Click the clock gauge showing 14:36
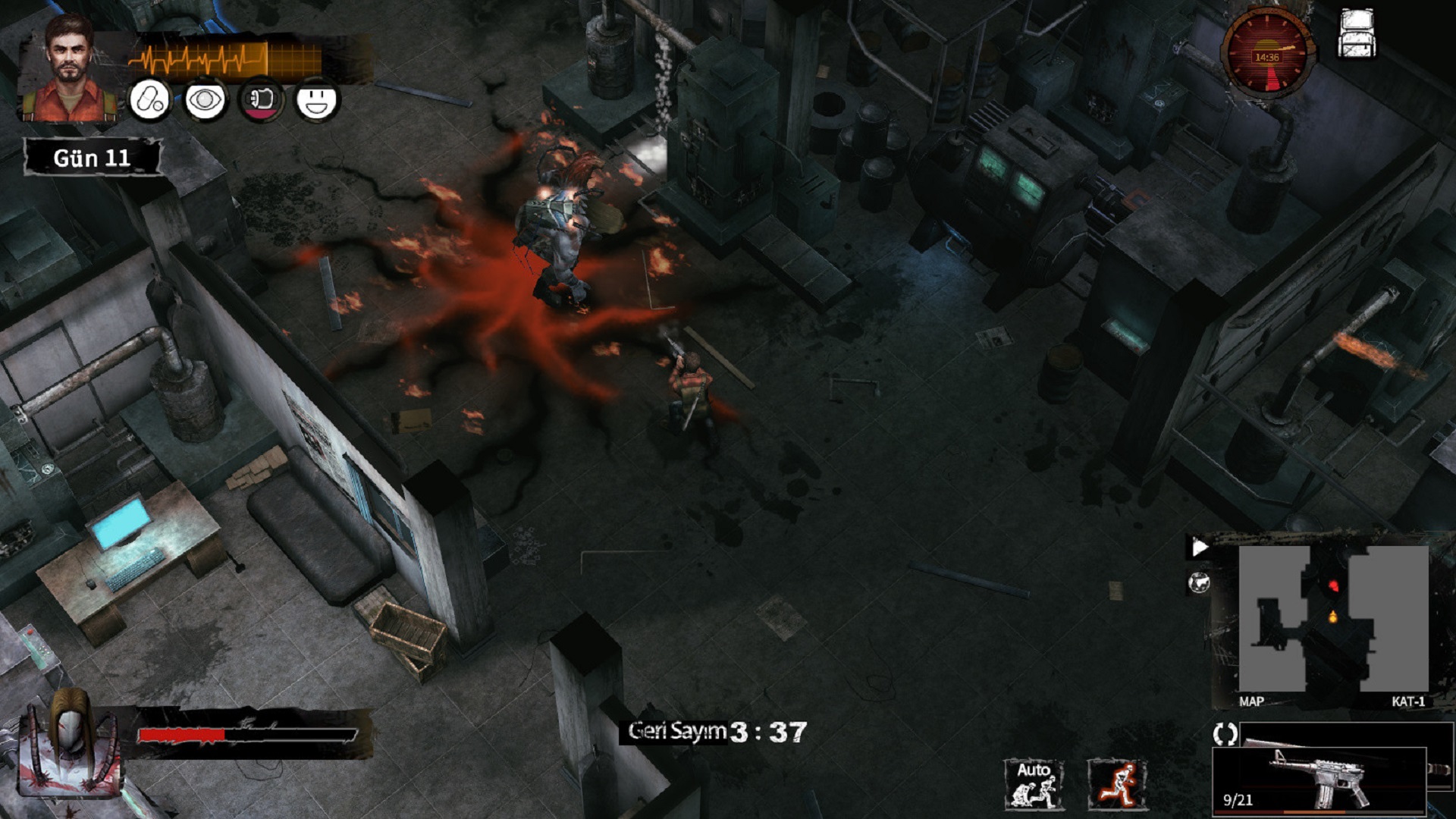The width and height of the screenshot is (1456, 819). (1266, 55)
